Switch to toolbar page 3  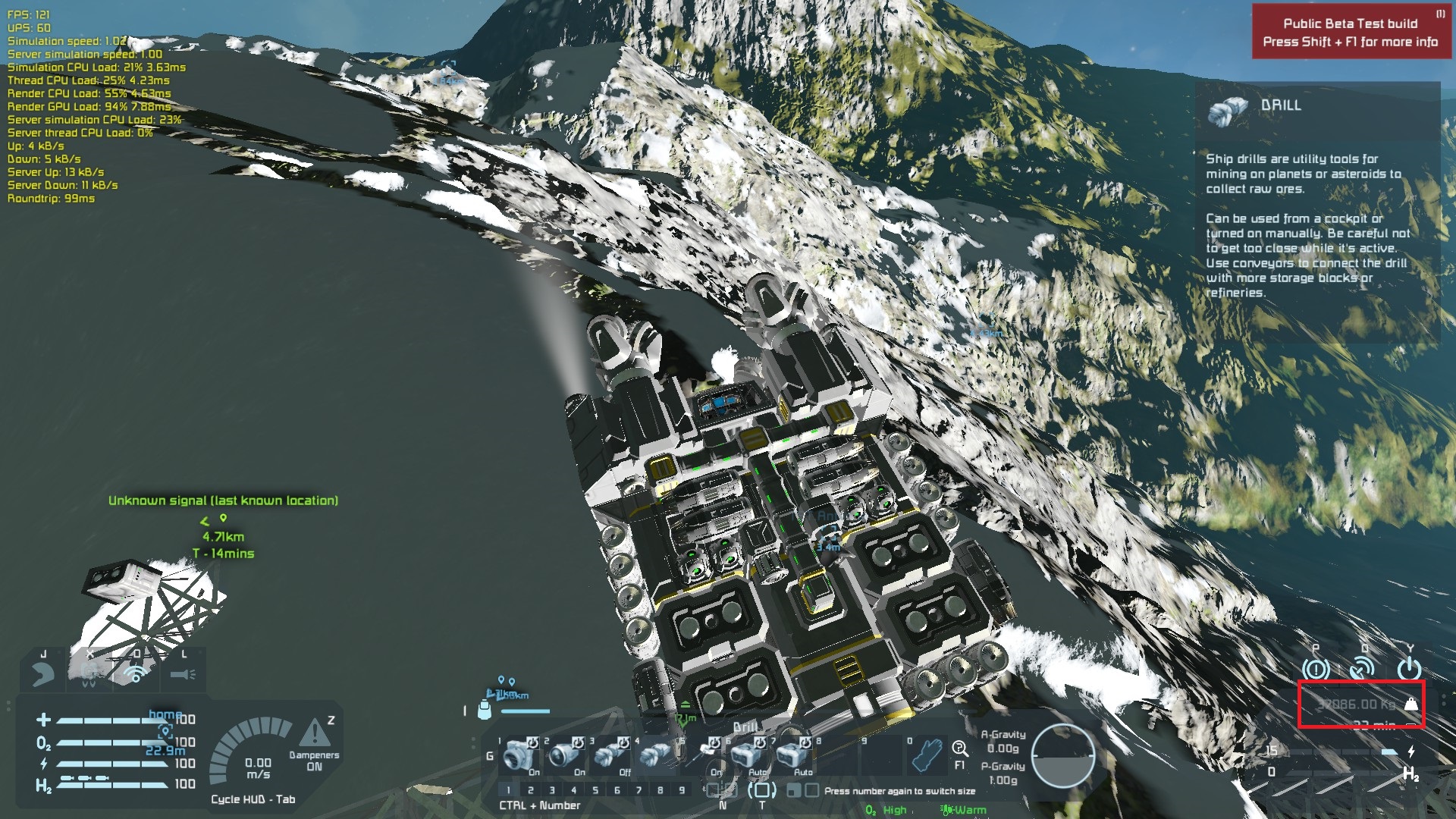(x=552, y=790)
